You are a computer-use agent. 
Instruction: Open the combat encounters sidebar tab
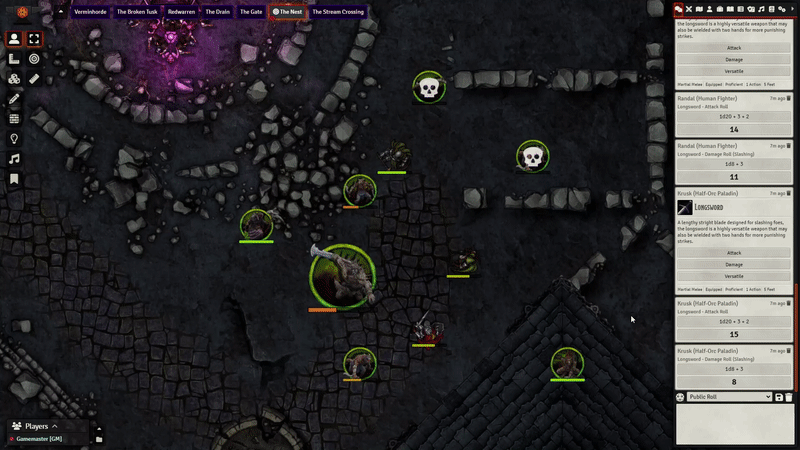pyautogui.click(x=689, y=9)
